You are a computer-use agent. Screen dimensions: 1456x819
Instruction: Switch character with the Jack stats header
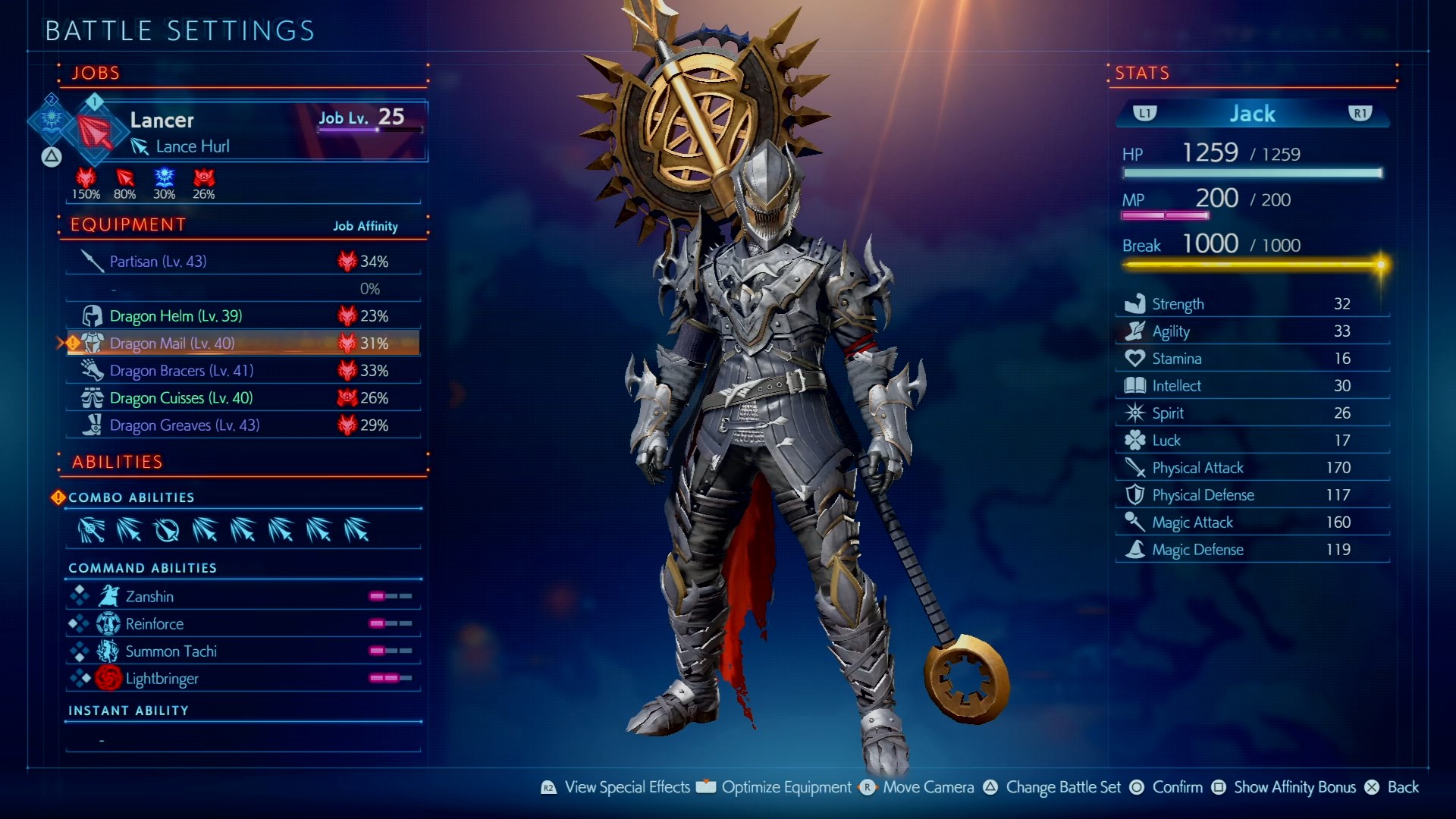click(1252, 114)
